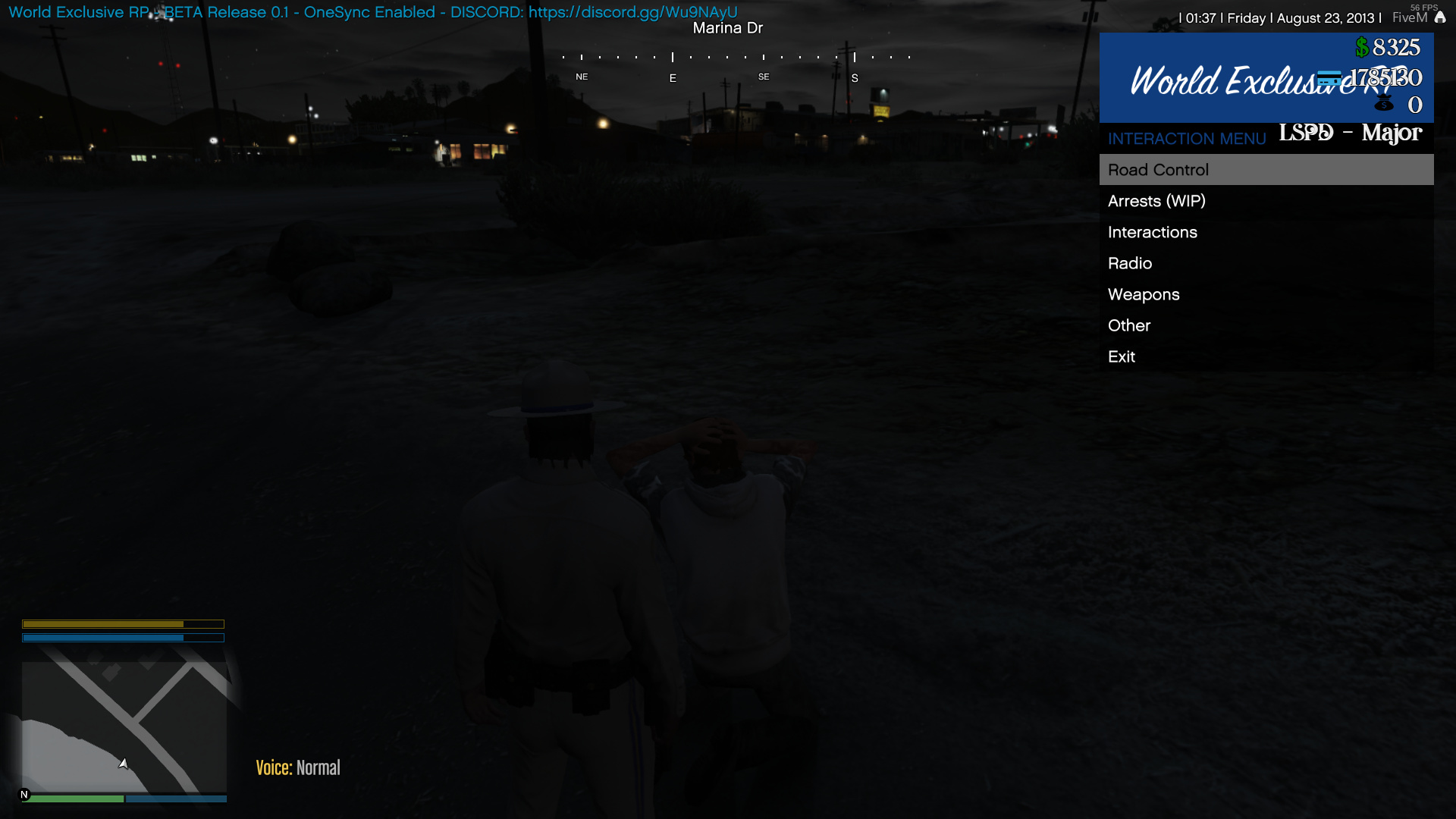Image resolution: width=1456 pixels, height=819 pixels.
Task: Select Exit from the interaction menu
Action: [x=1122, y=356]
